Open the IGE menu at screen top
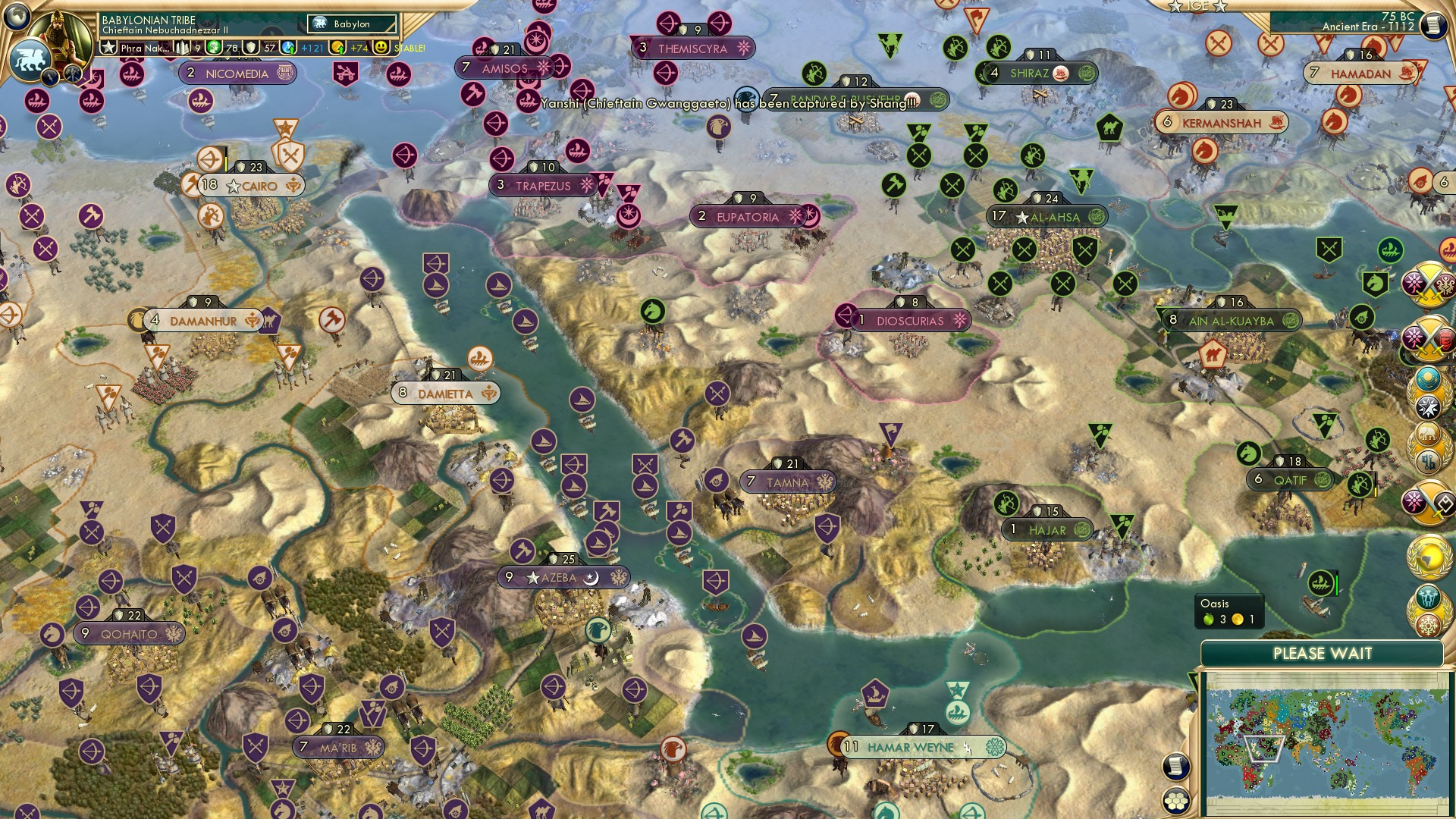The image size is (1456, 819). 1197,6
